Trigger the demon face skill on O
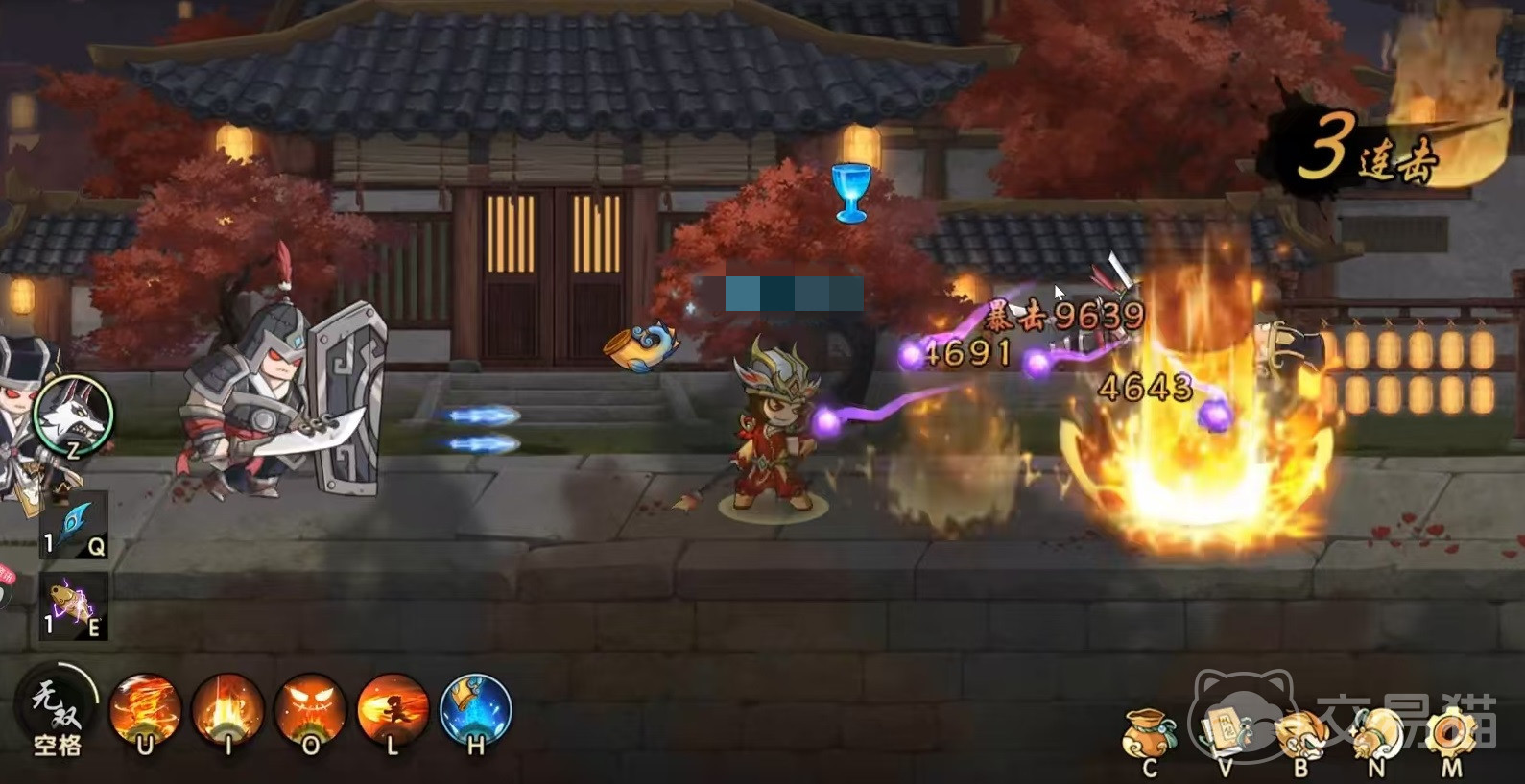 (x=308, y=712)
